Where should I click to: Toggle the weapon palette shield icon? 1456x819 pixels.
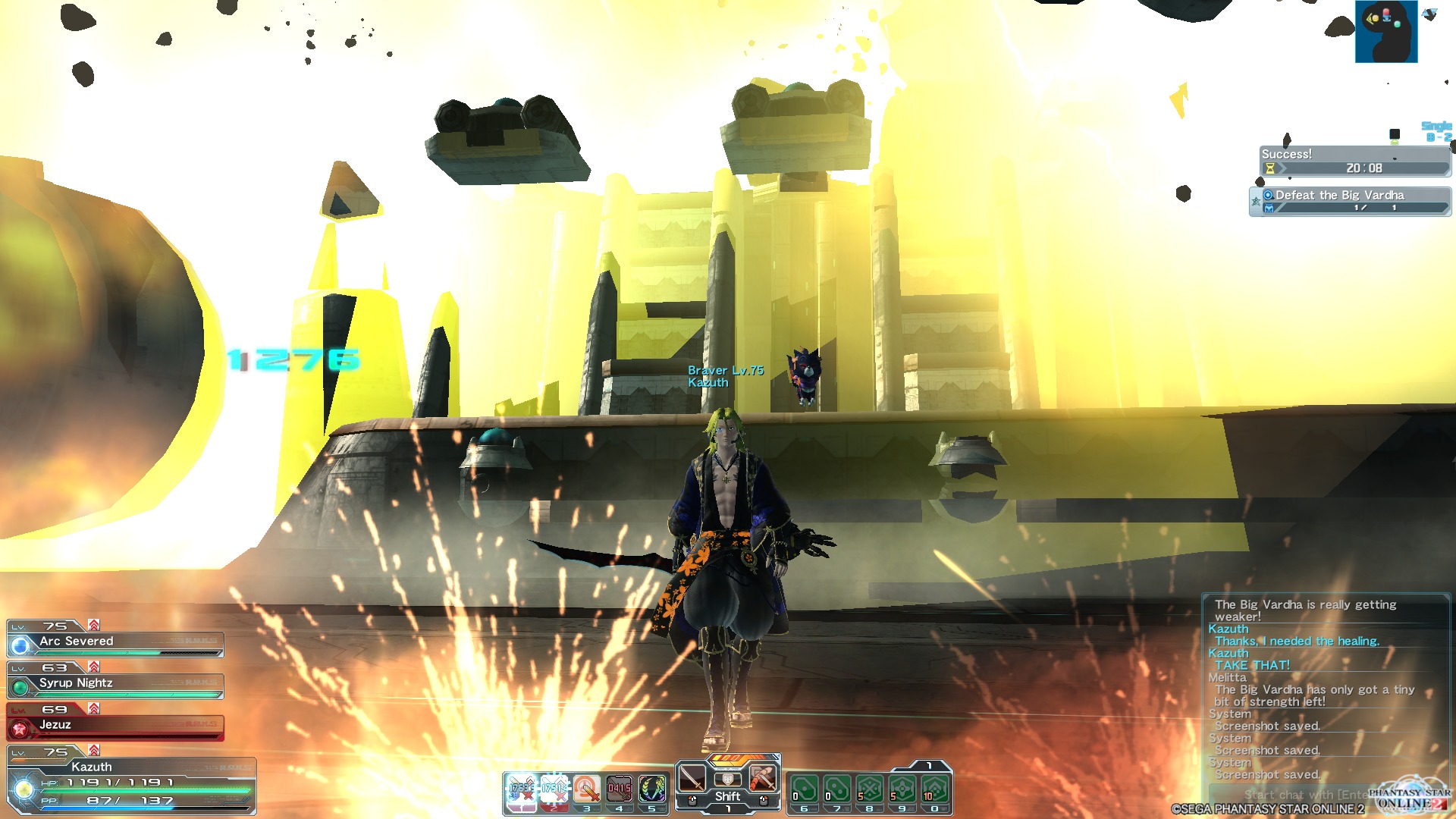coord(727,779)
